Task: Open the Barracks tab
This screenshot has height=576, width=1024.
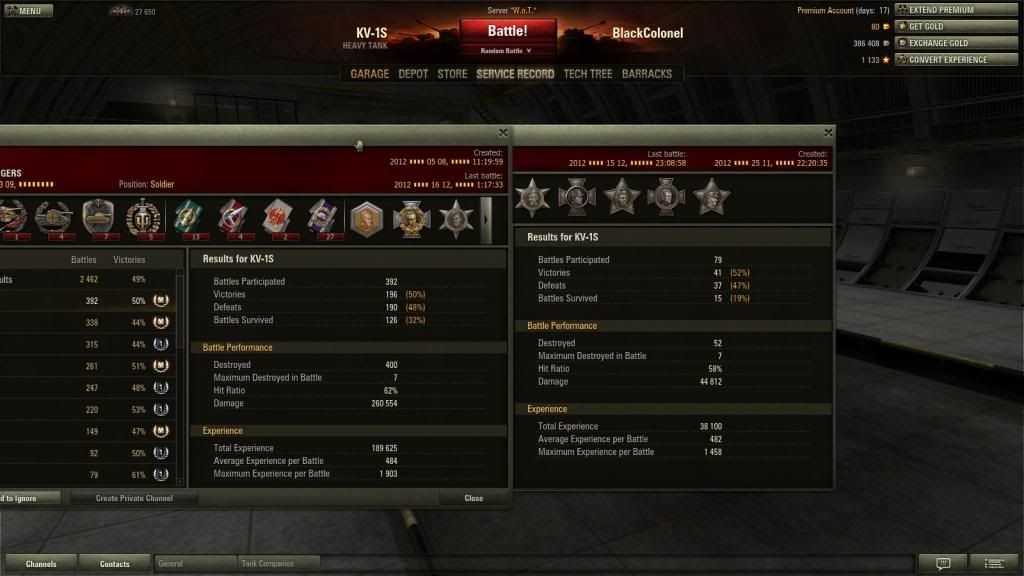Action: 647,74
